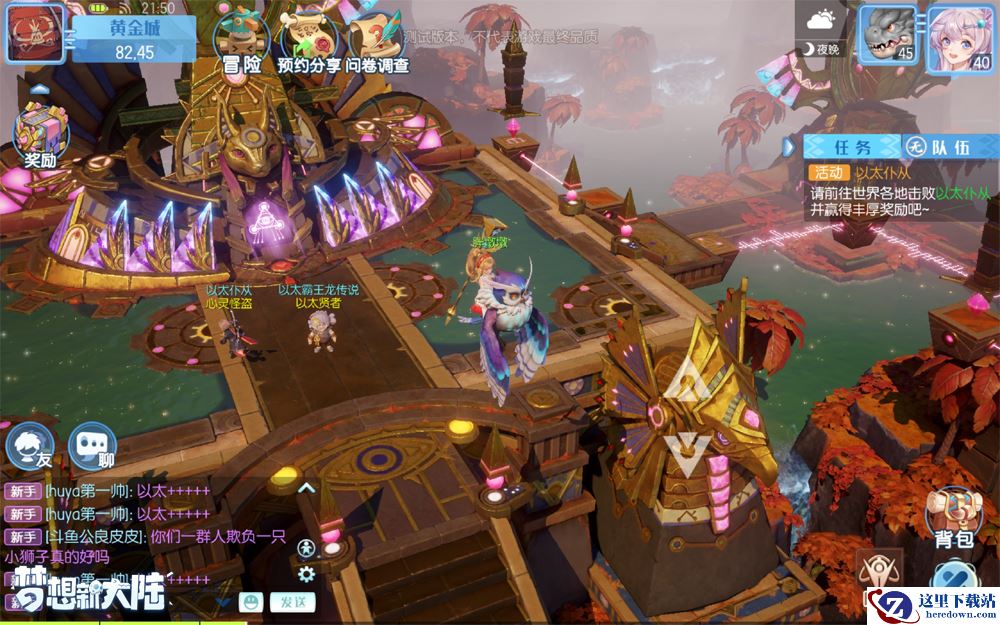Switch to the 任务 quest tab
The image size is (1000, 625).
852,146
